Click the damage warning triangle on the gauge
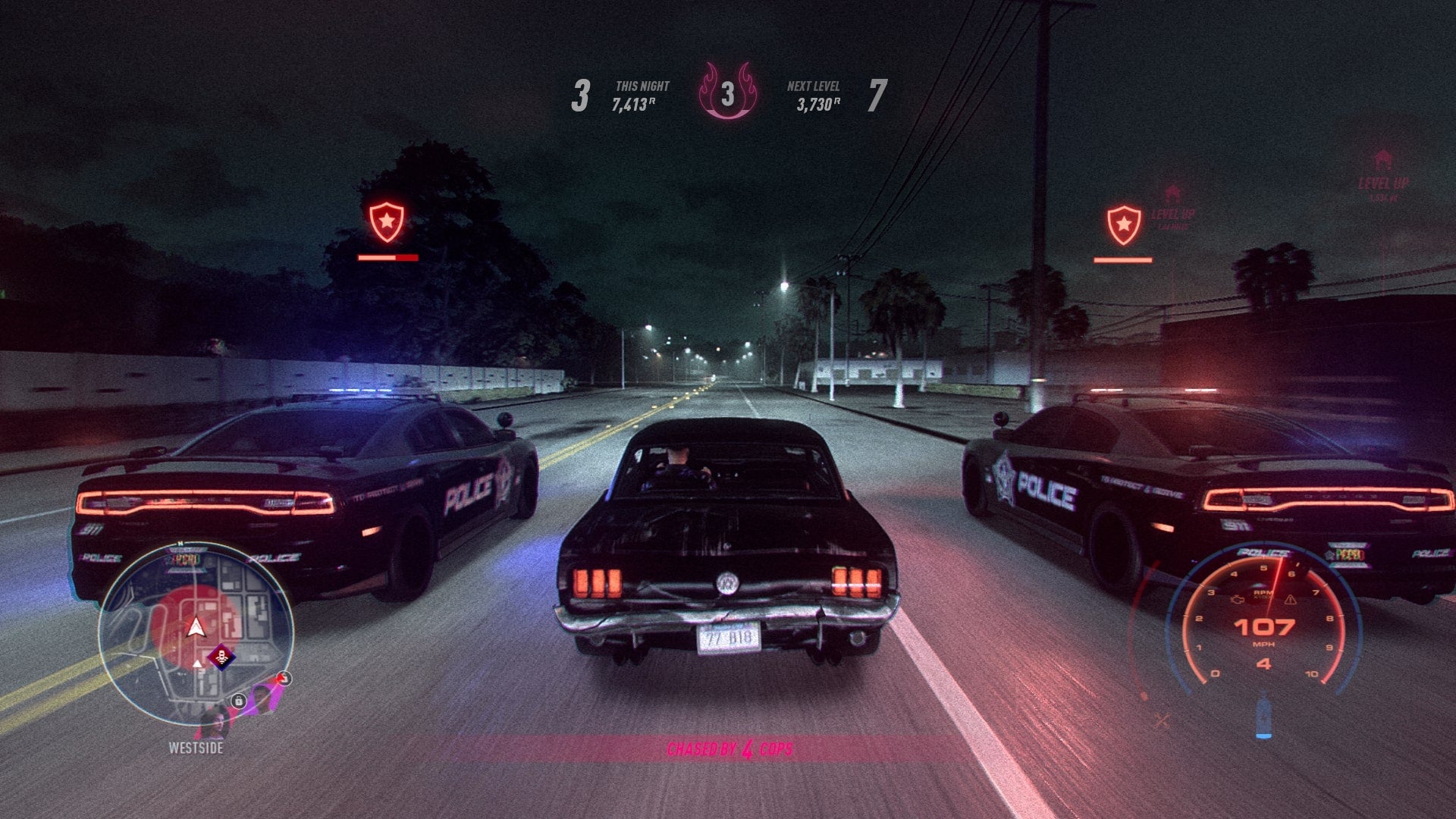This screenshot has height=819, width=1456. click(1290, 601)
